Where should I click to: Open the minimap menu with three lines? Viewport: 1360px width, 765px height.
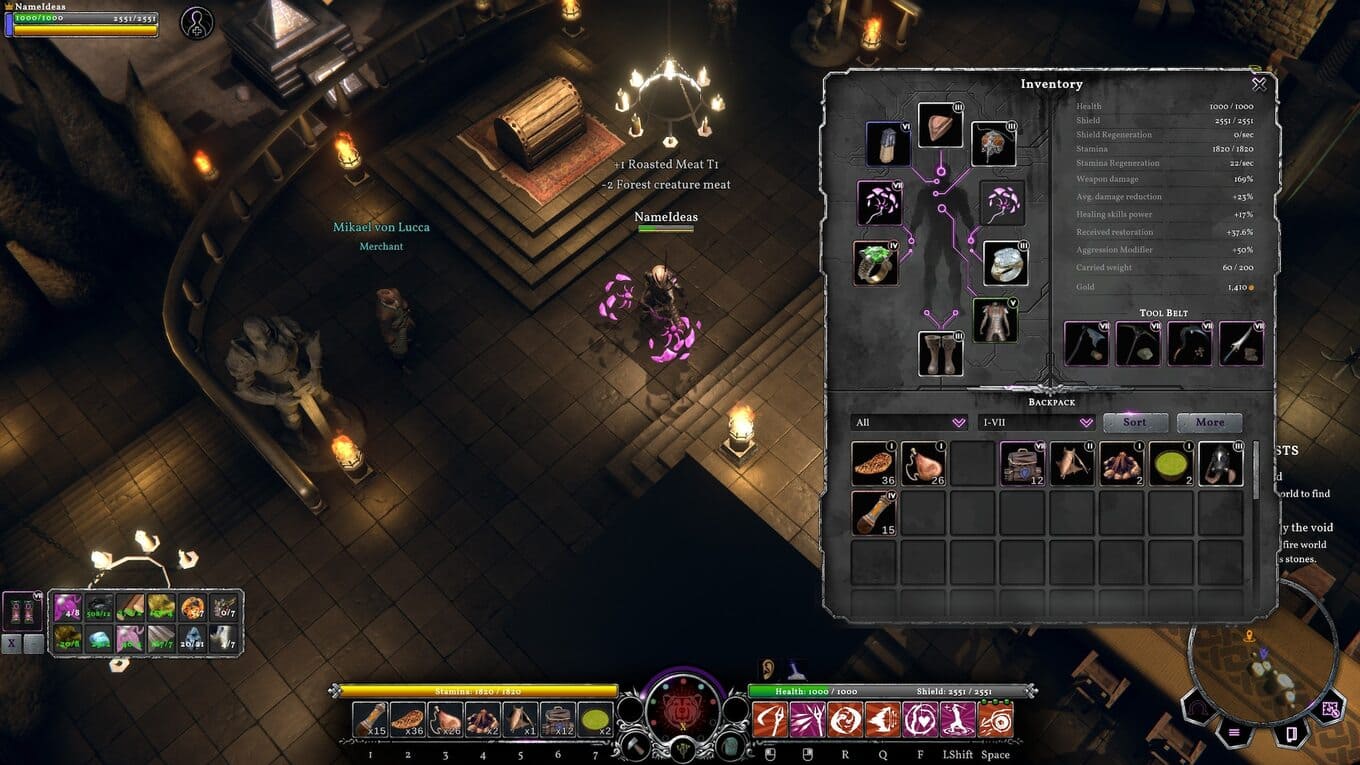(1233, 733)
